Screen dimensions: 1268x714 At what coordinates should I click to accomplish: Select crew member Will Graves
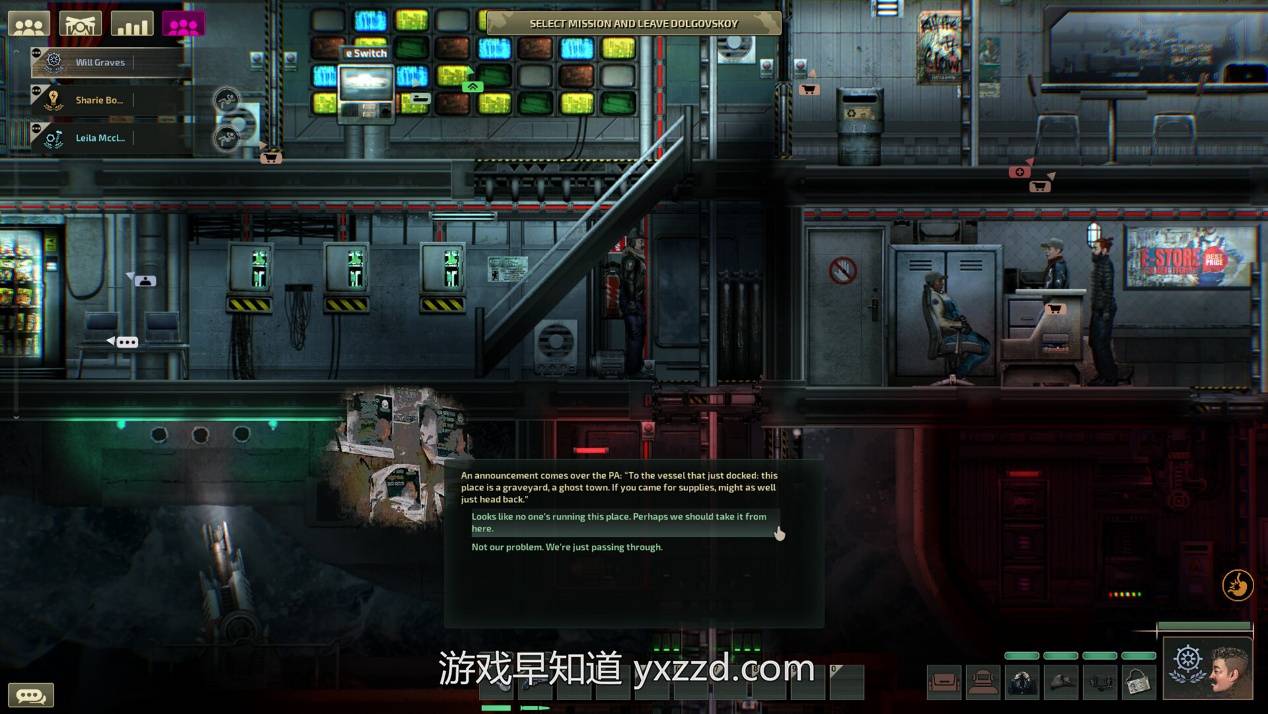point(100,63)
